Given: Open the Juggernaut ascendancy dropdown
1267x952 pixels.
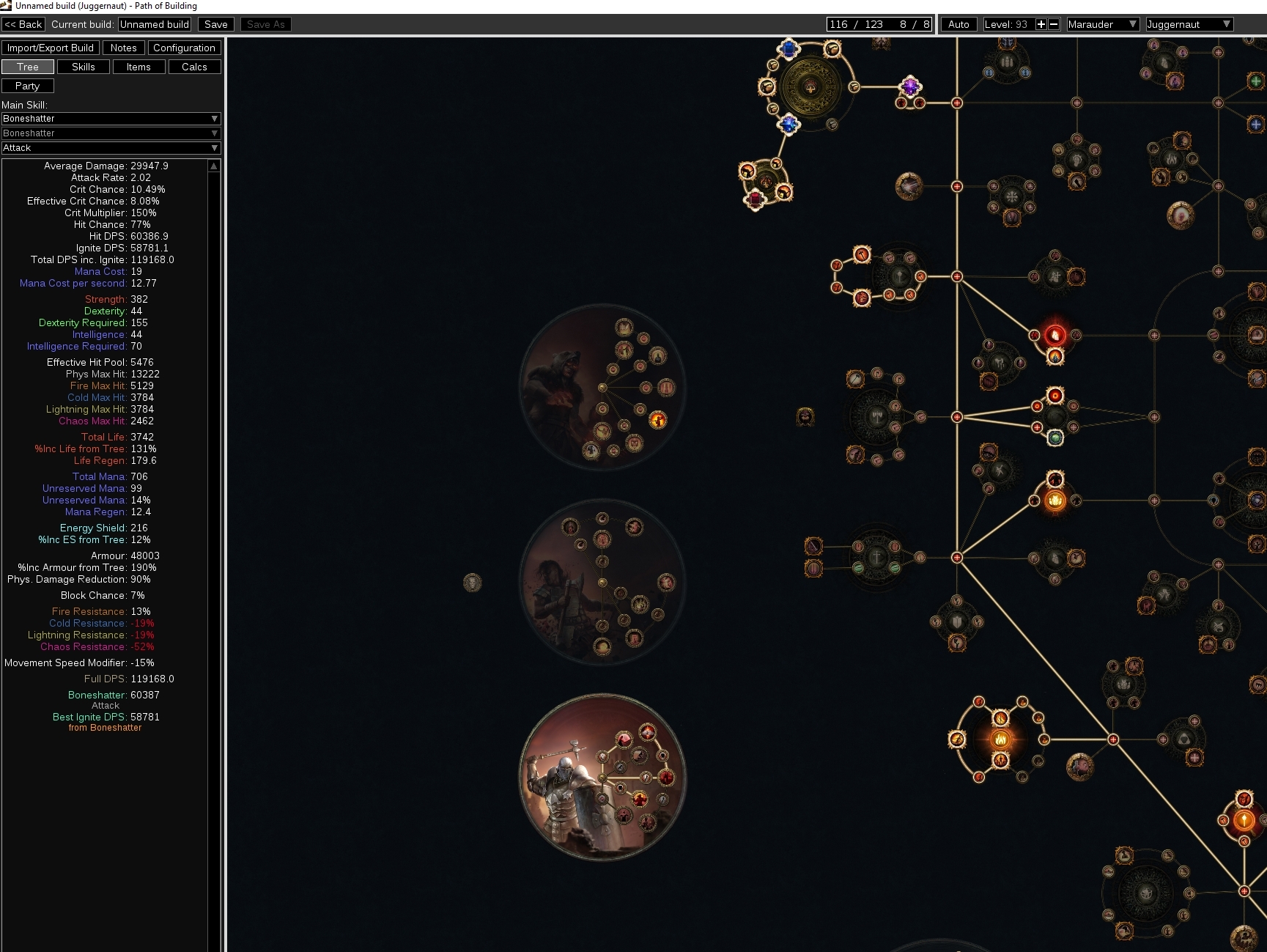Looking at the screenshot, I should [x=1188, y=24].
